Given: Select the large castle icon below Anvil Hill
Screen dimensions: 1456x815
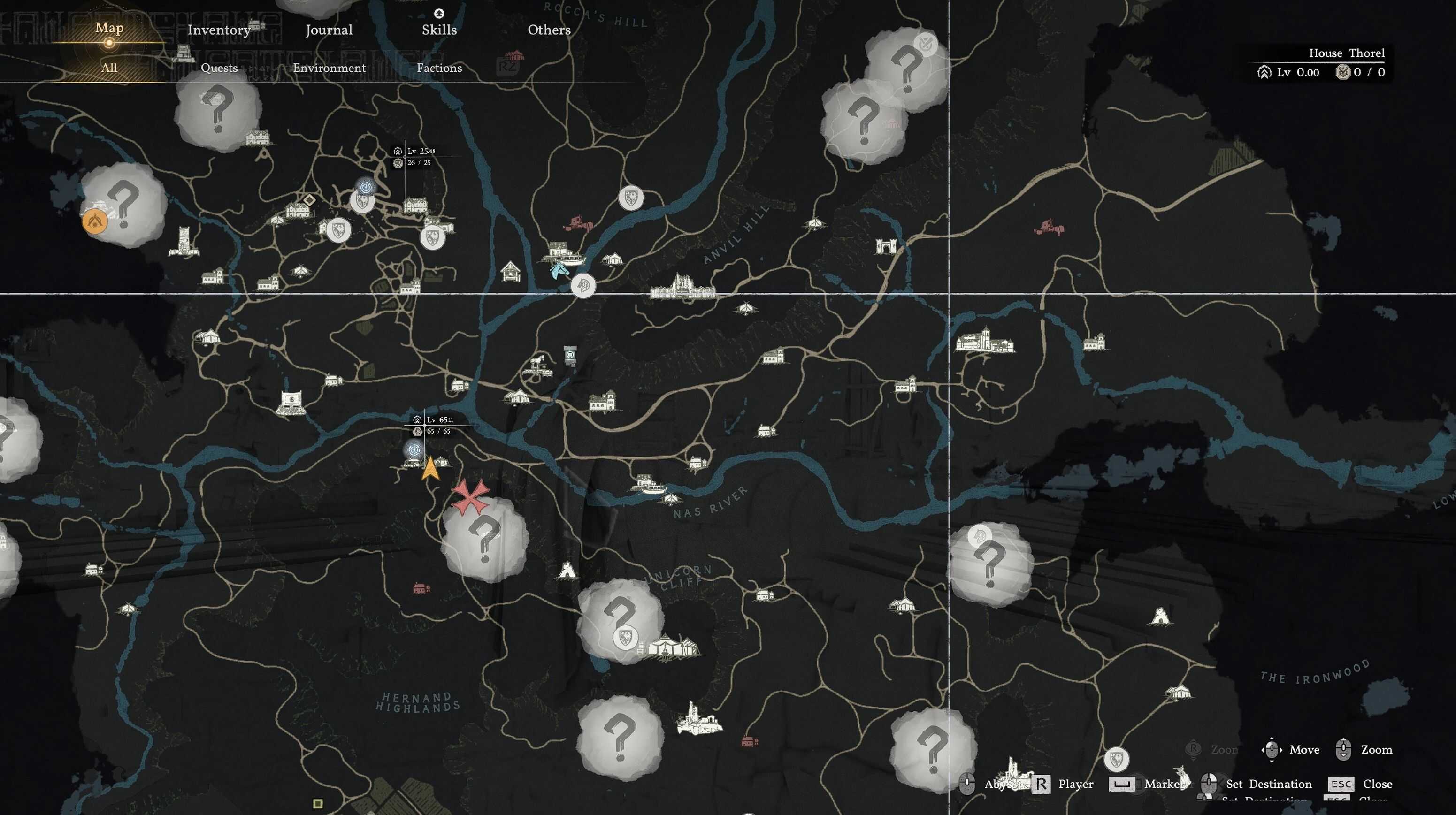Looking at the screenshot, I should [x=682, y=287].
